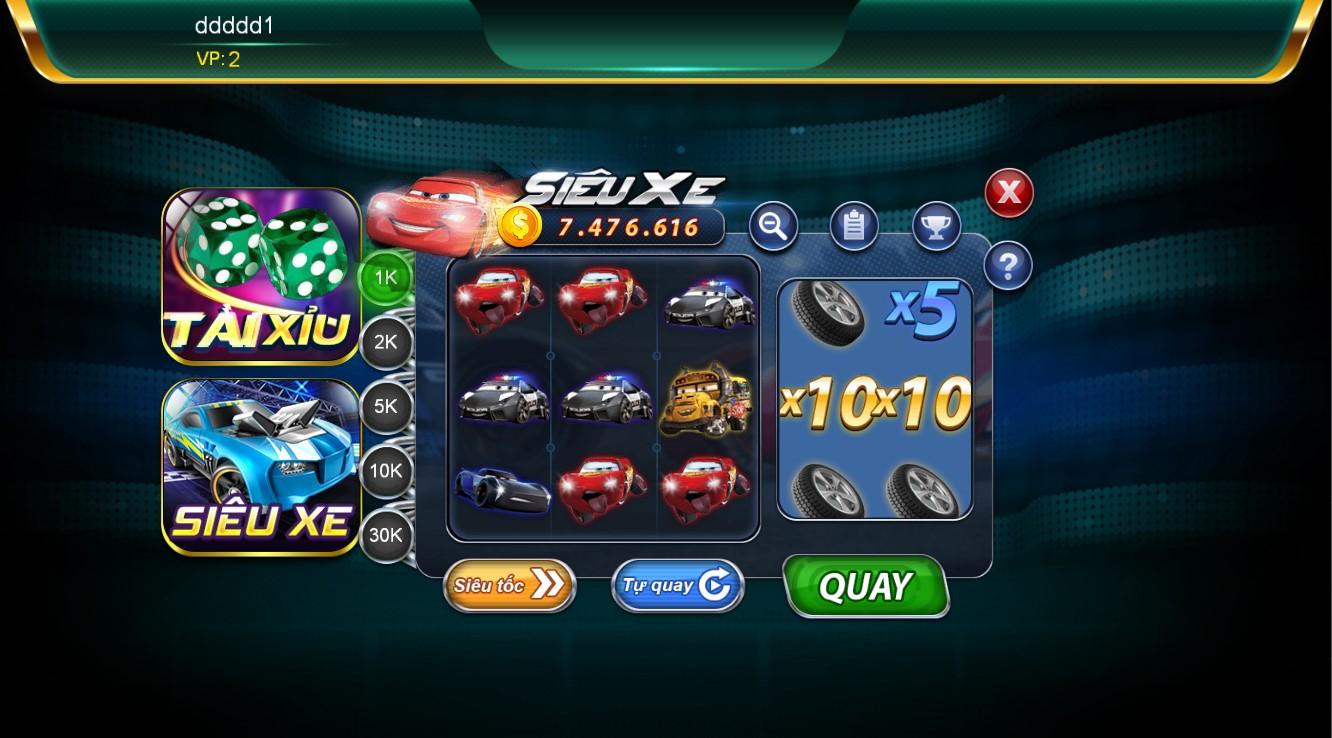
Task: Open the Tài Xỉu dice game
Action: pos(261,275)
